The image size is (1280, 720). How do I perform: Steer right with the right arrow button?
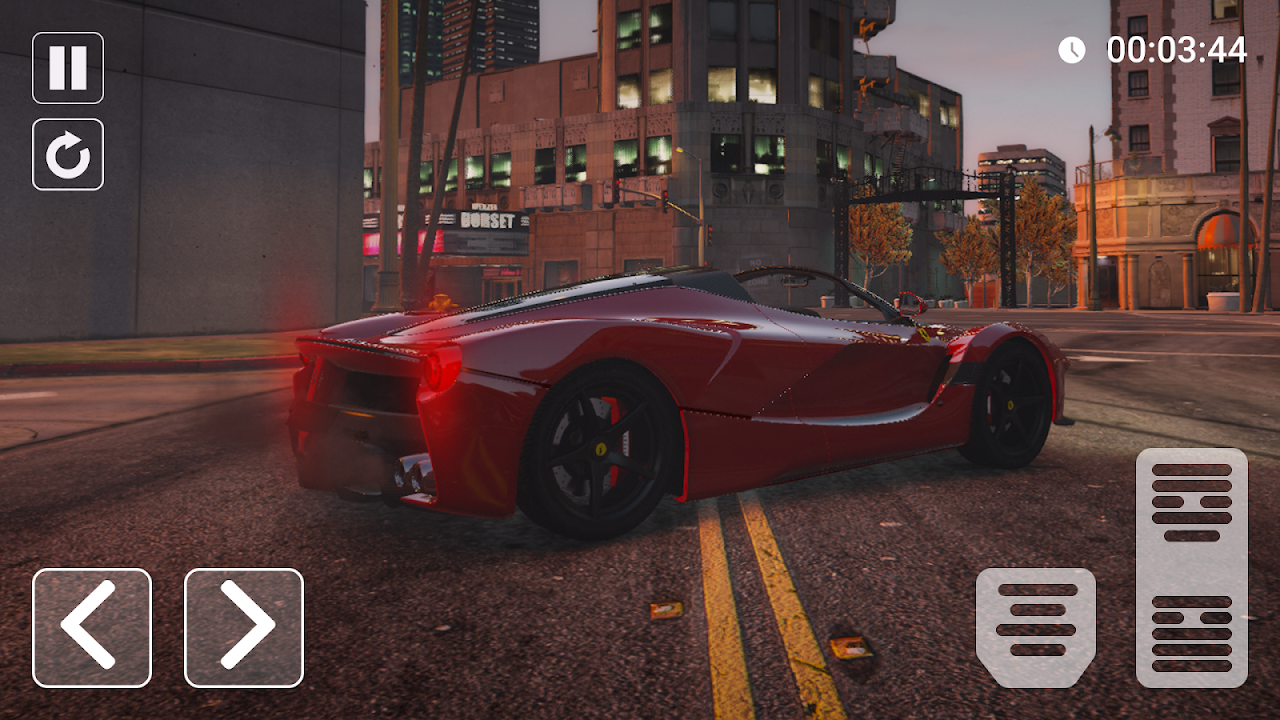coord(244,627)
